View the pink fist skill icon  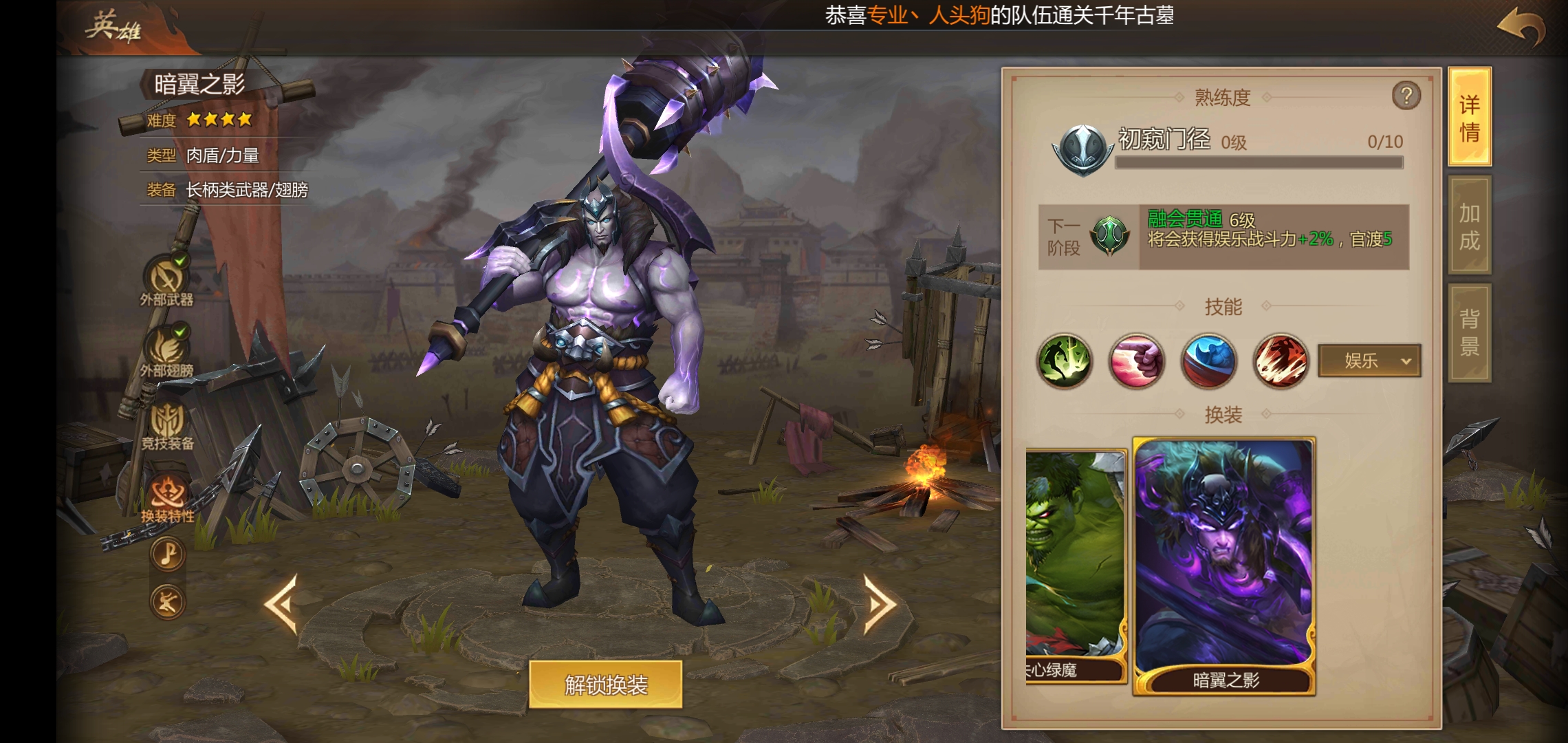point(1136,361)
